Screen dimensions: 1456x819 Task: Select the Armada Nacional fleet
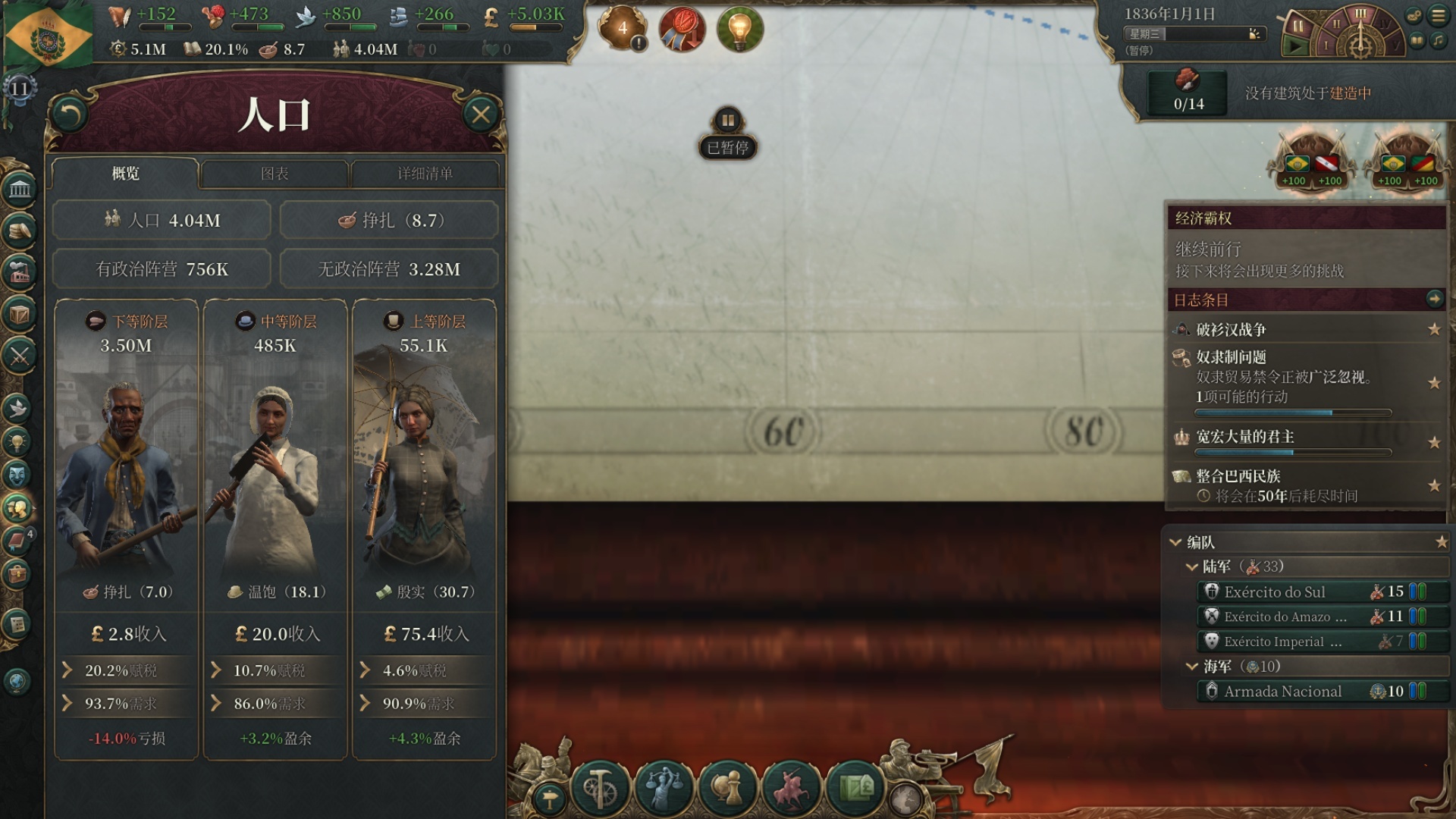(x=1282, y=692)
